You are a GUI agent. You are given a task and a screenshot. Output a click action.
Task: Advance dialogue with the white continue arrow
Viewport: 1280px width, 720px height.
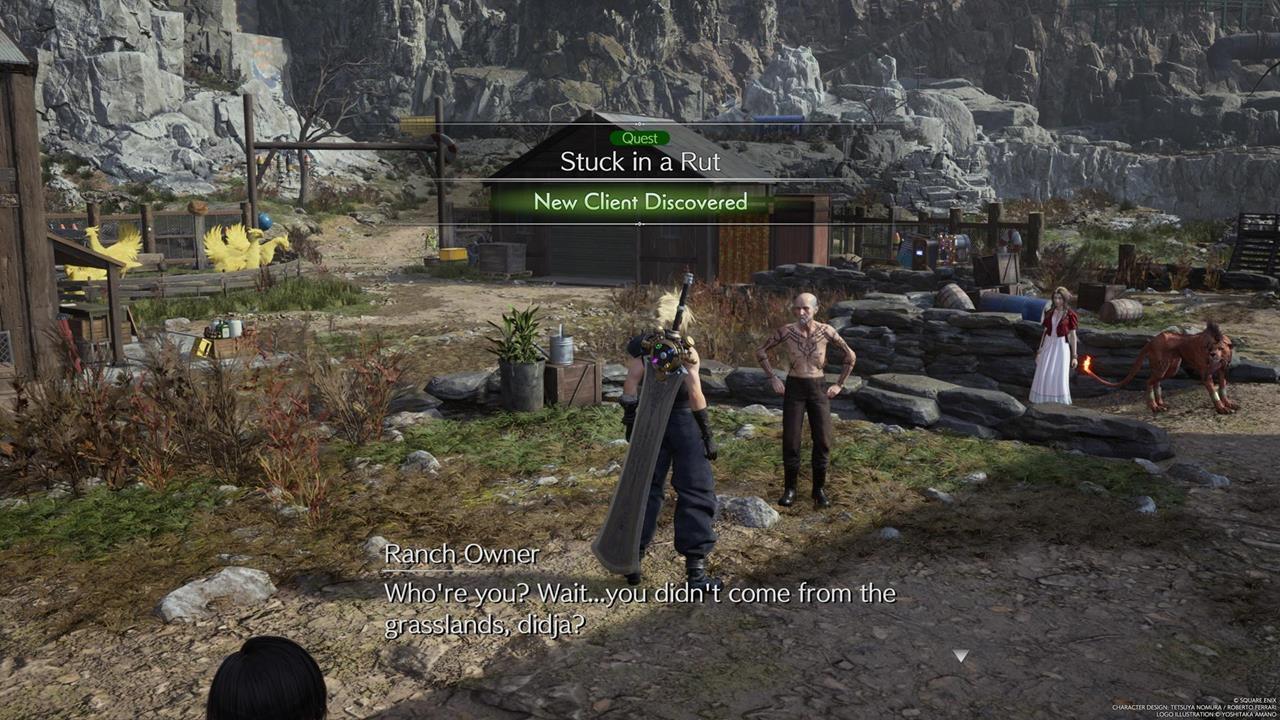(960, 656)
